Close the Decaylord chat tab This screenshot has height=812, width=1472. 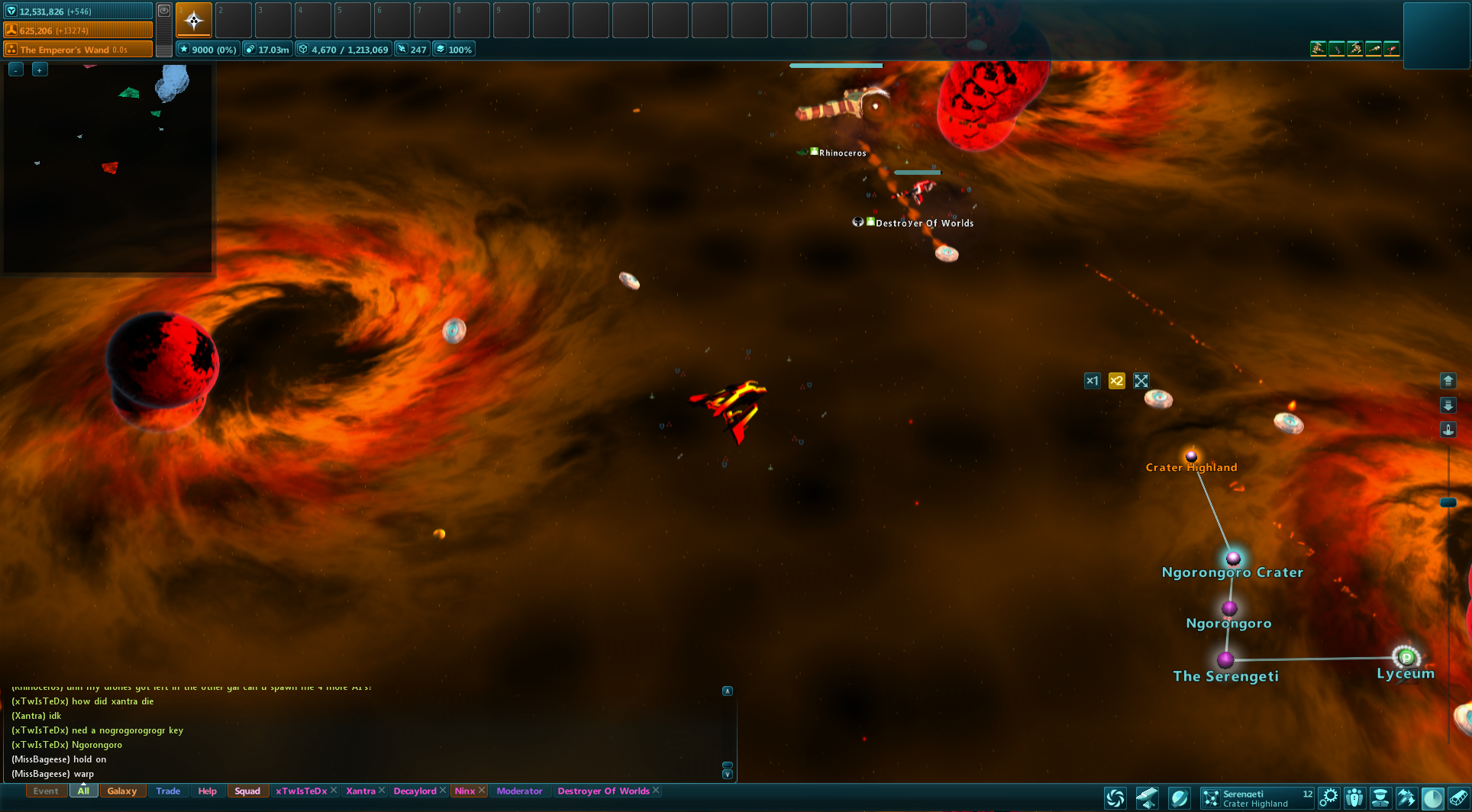click(443, 791)
